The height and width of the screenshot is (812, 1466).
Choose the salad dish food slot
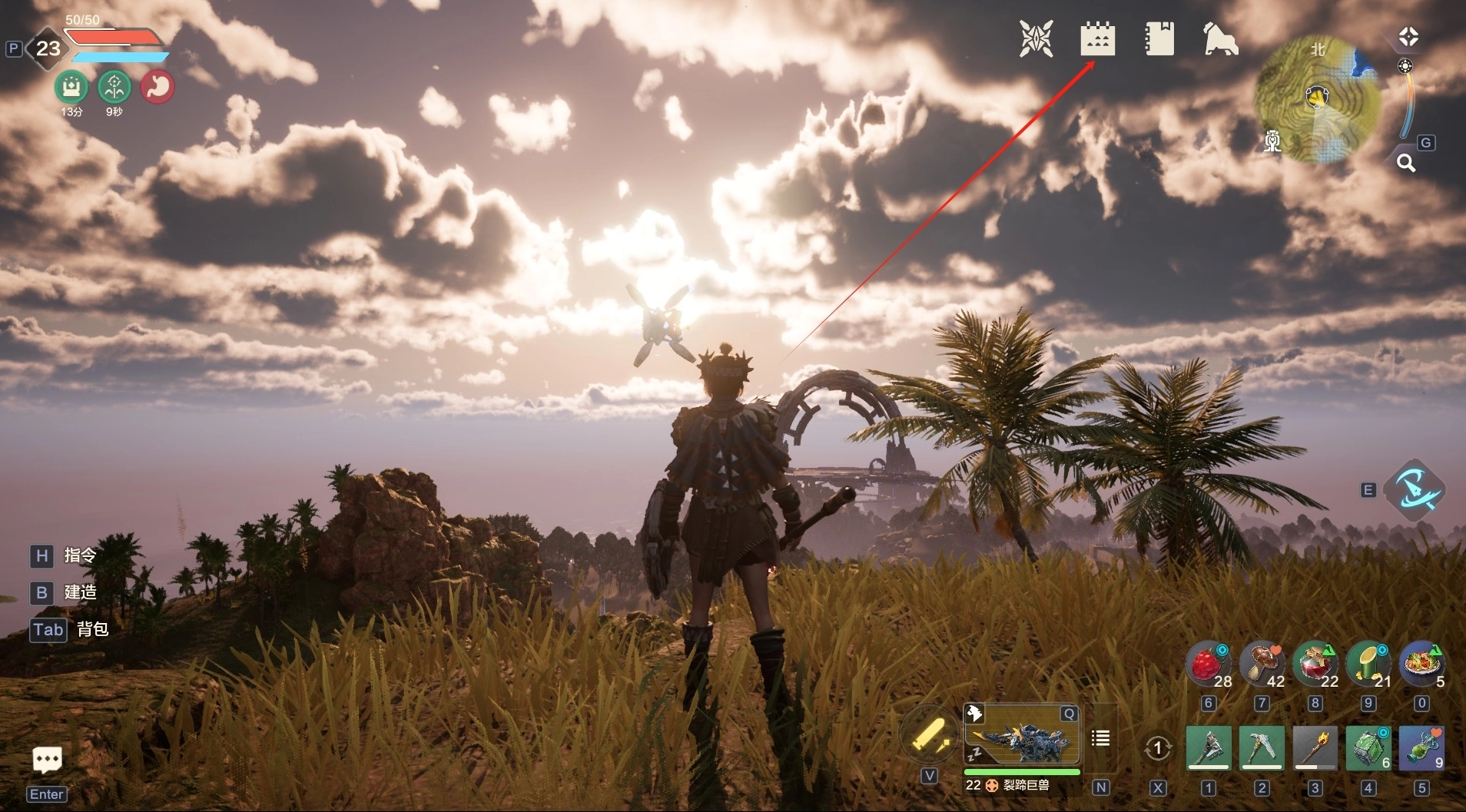click(1421, 664)
